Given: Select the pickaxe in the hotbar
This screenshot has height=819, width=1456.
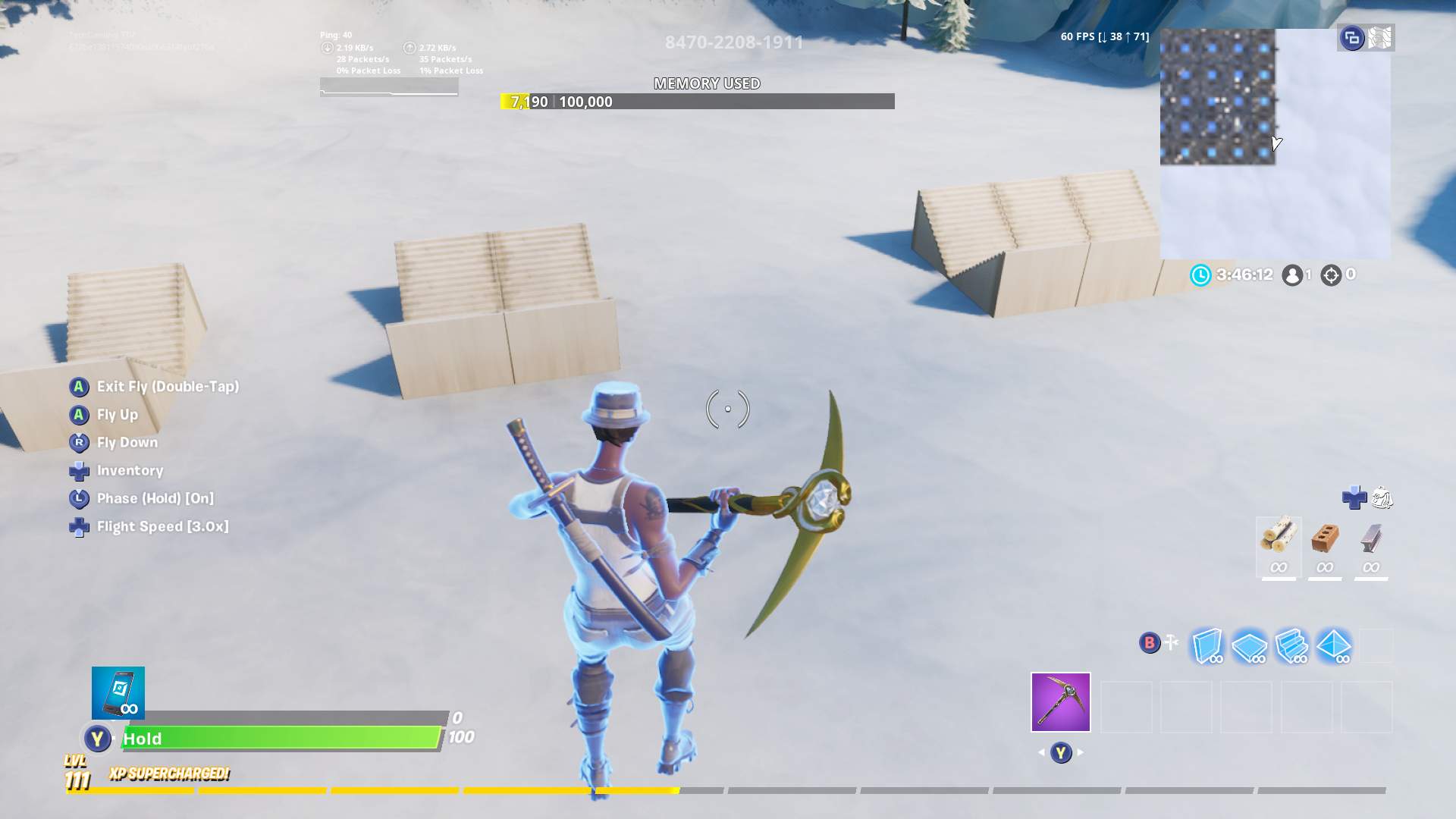Looking at the screenshot, I should [x=1059, y=700].
